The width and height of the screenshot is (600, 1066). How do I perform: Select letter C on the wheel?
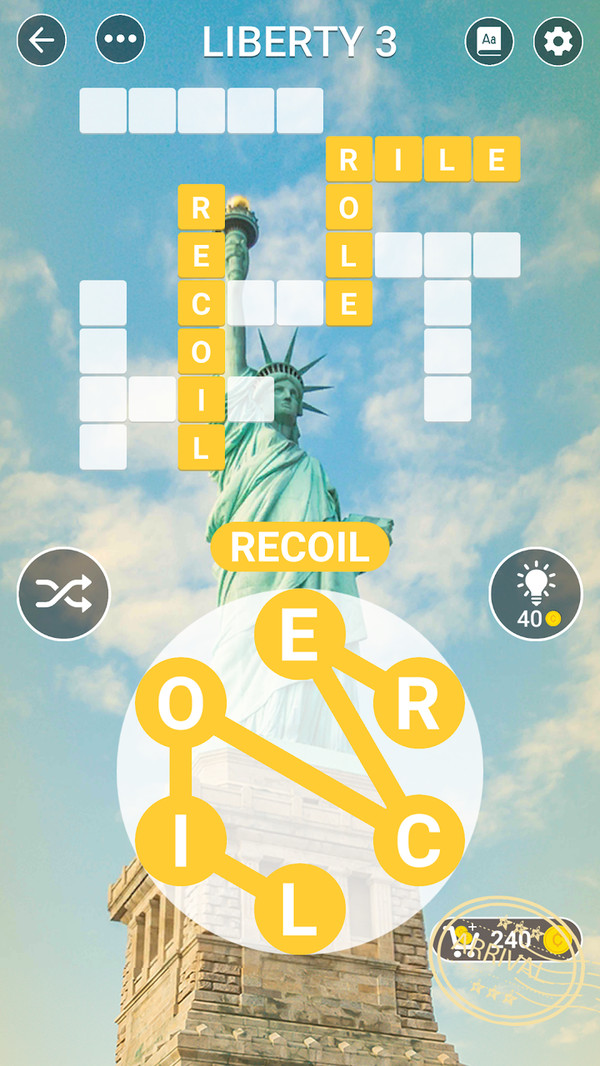click(418, 842)
